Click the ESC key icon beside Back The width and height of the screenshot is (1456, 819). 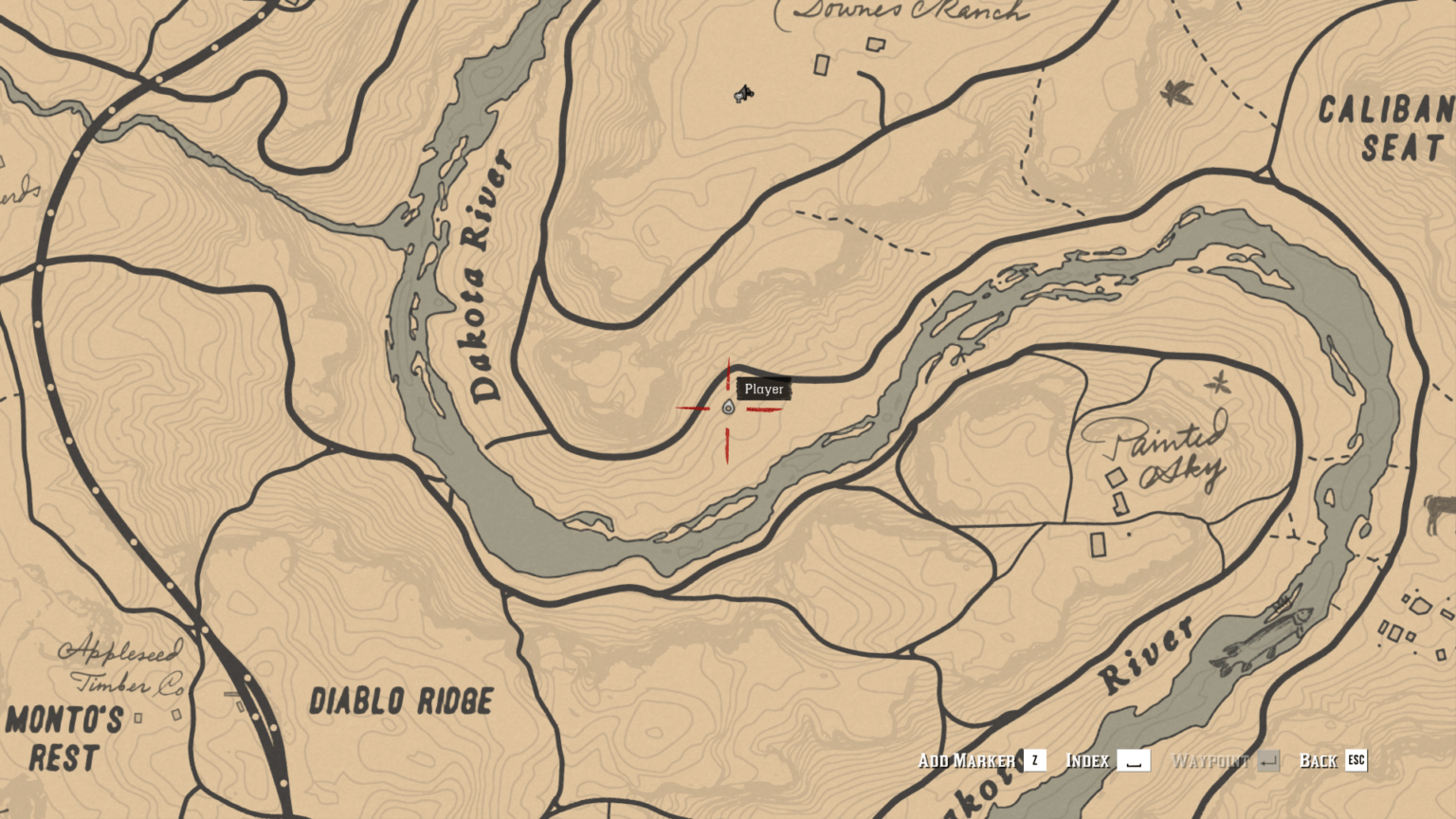click(1356, 760)
